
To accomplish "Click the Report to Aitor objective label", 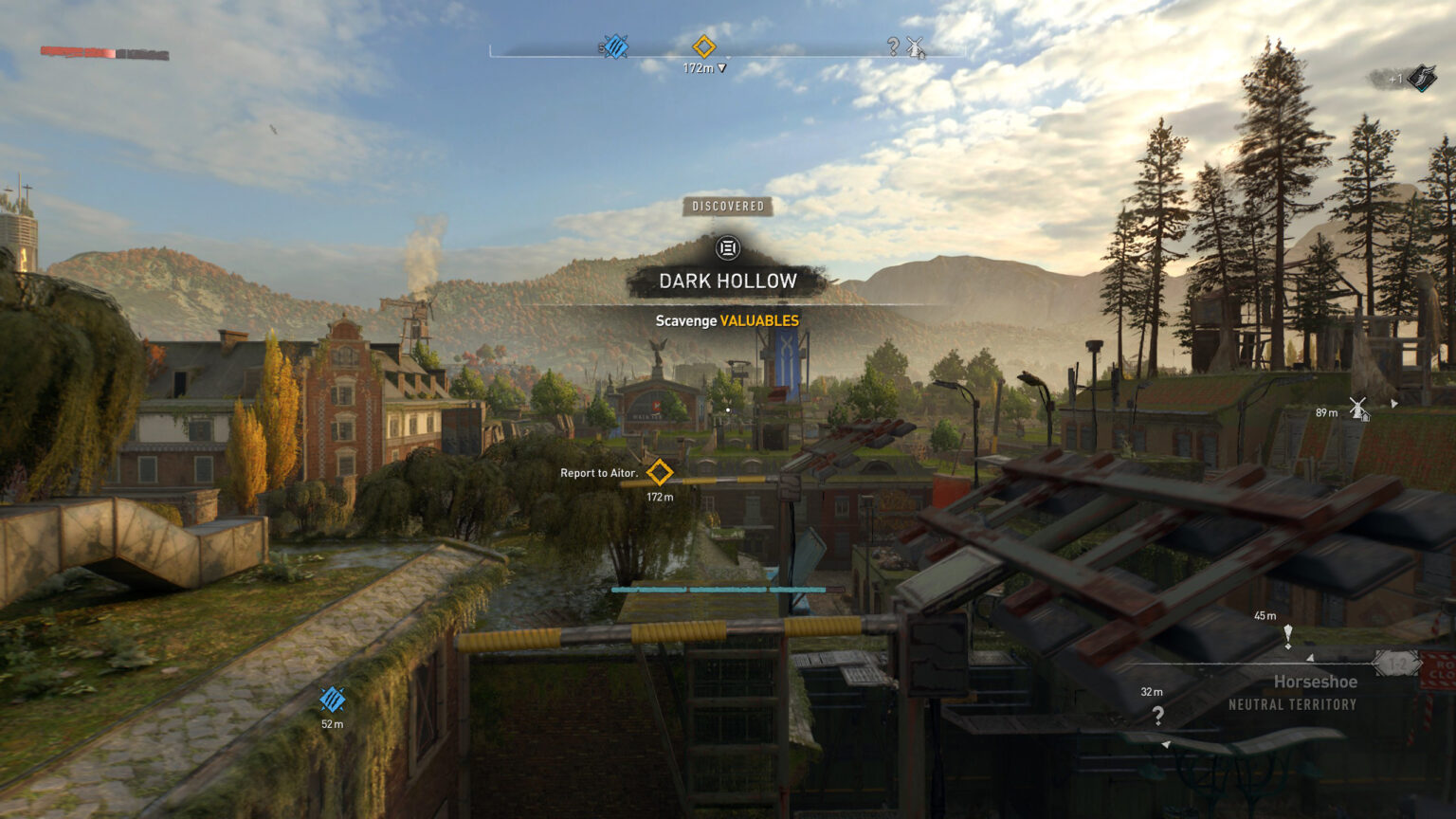I will [597, 471].
